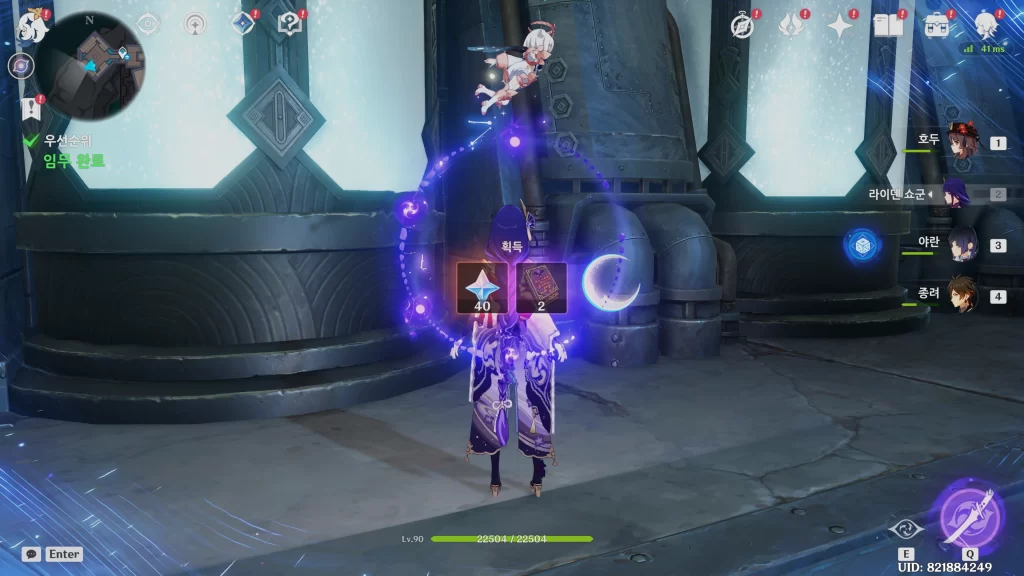
Task: Activate the eye-shaped elemental skill icon
Action: tap(904, 531)
